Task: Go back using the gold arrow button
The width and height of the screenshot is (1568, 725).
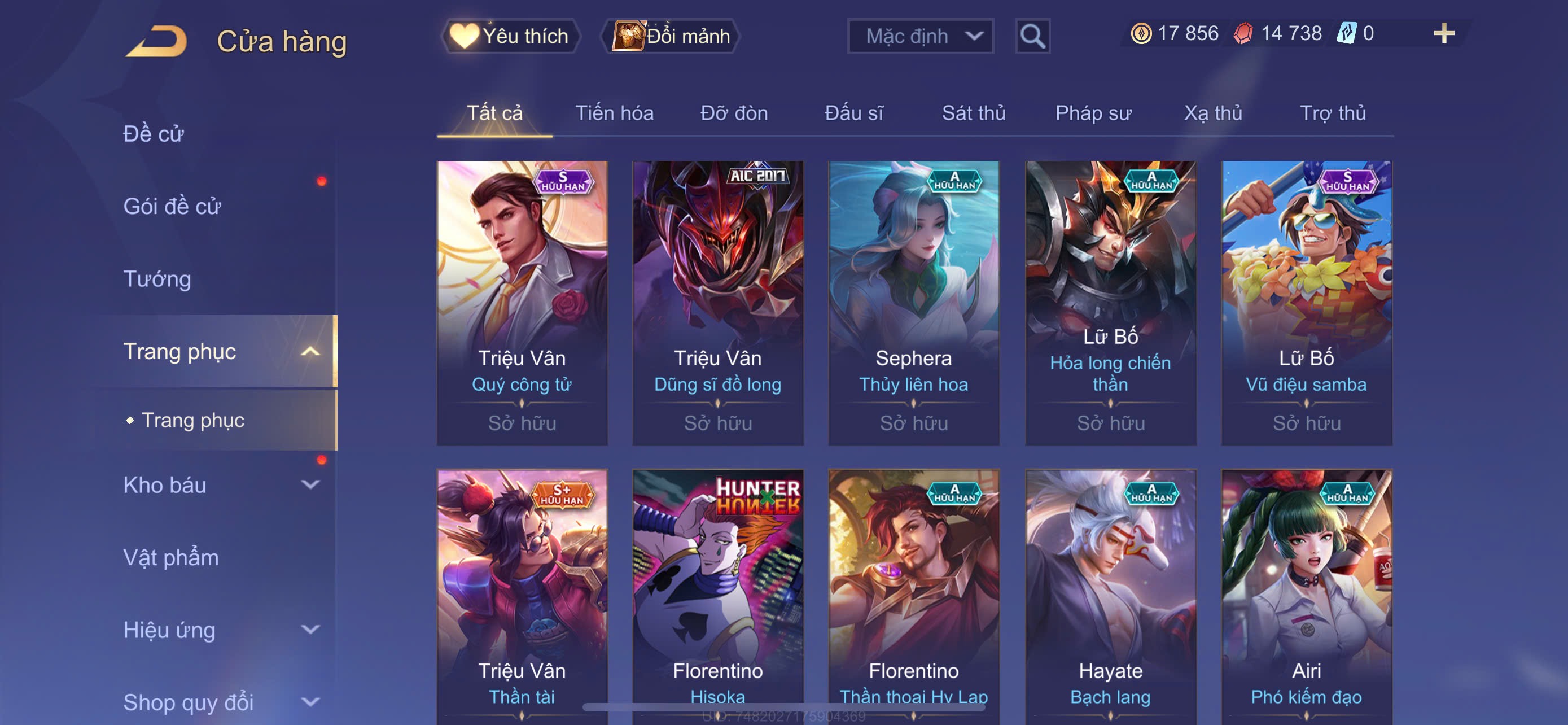Action: point(157,41)
